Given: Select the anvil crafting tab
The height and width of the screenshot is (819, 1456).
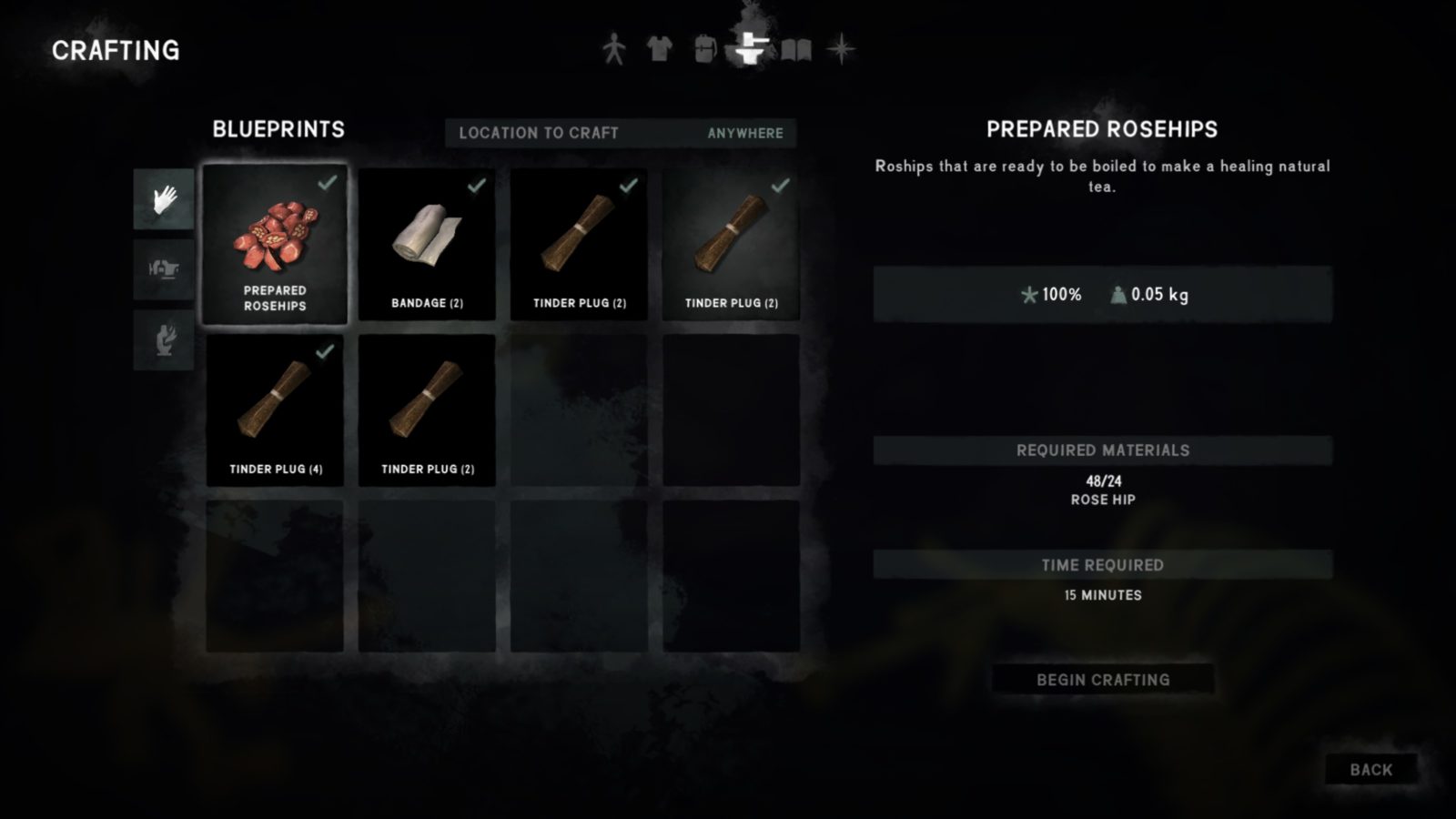Looking at the screenshot, I should tap(751, 49).
